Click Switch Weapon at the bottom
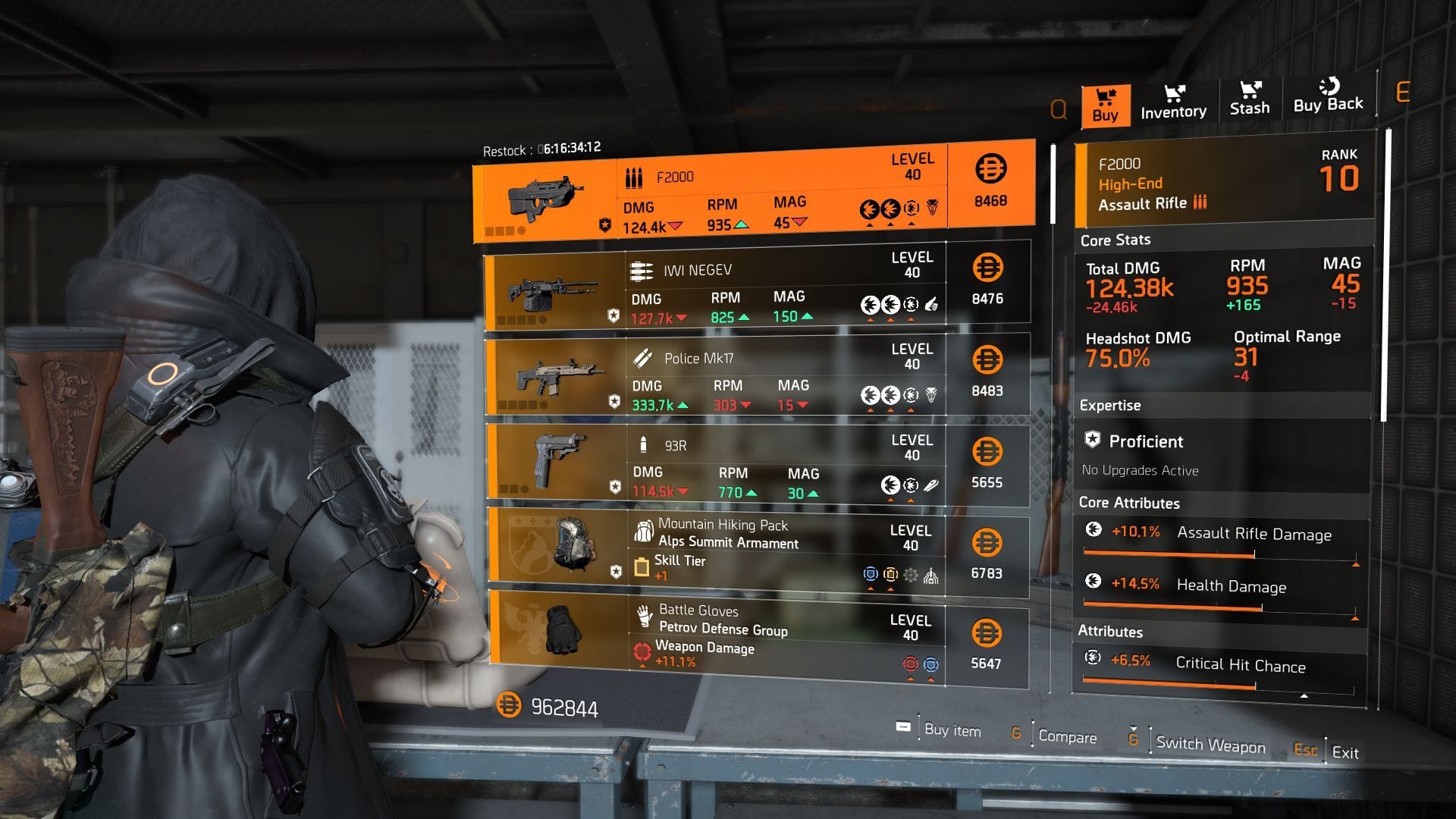Image resolution: width=1456 pixels, height=819 pixels. (x=1210, y=745)
